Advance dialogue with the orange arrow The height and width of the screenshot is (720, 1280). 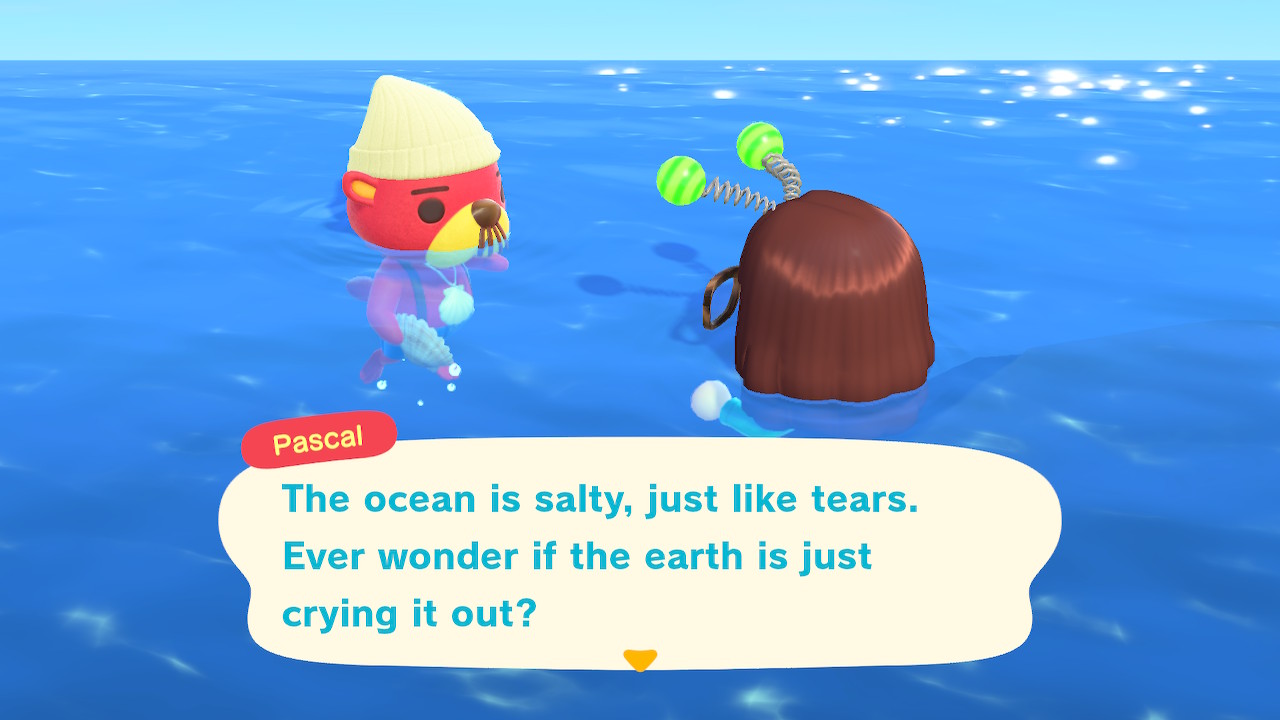click(x=640, y=660)
